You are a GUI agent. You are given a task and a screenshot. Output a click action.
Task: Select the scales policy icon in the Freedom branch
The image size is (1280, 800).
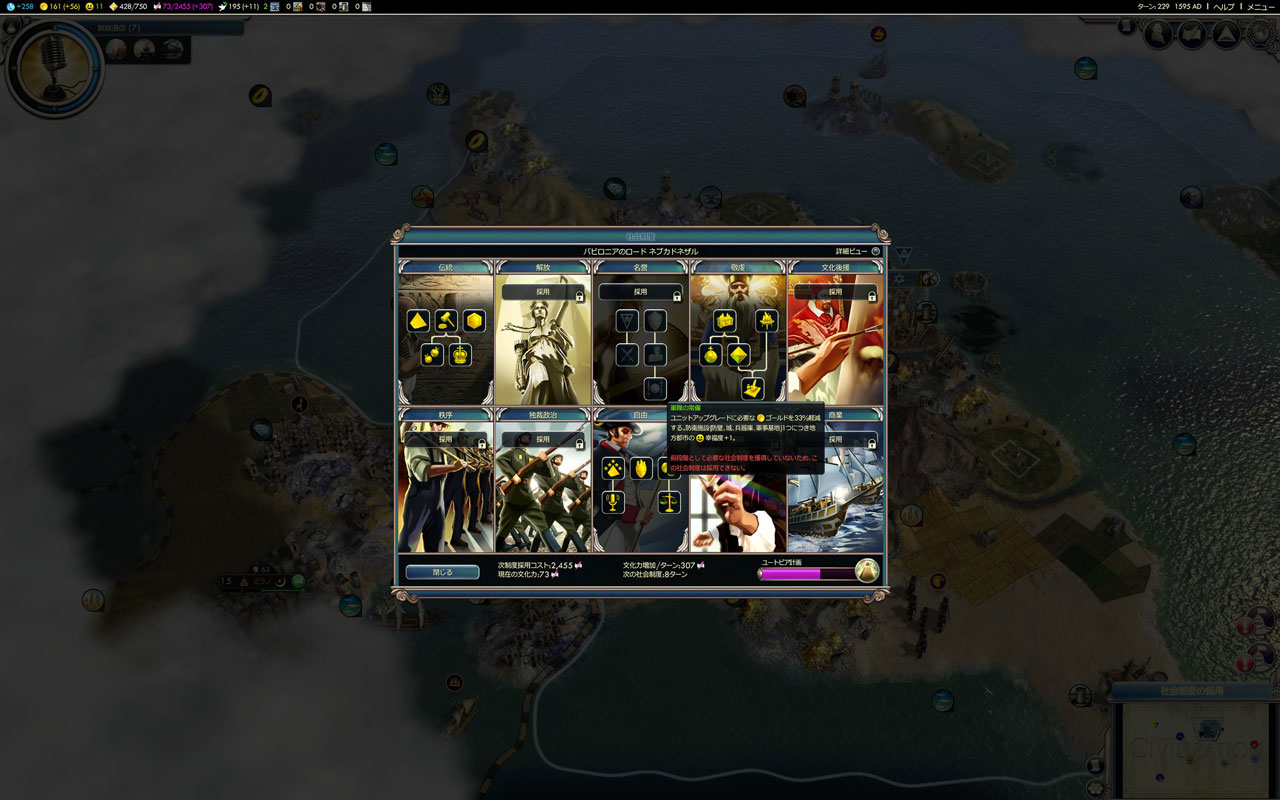(669, 500)
